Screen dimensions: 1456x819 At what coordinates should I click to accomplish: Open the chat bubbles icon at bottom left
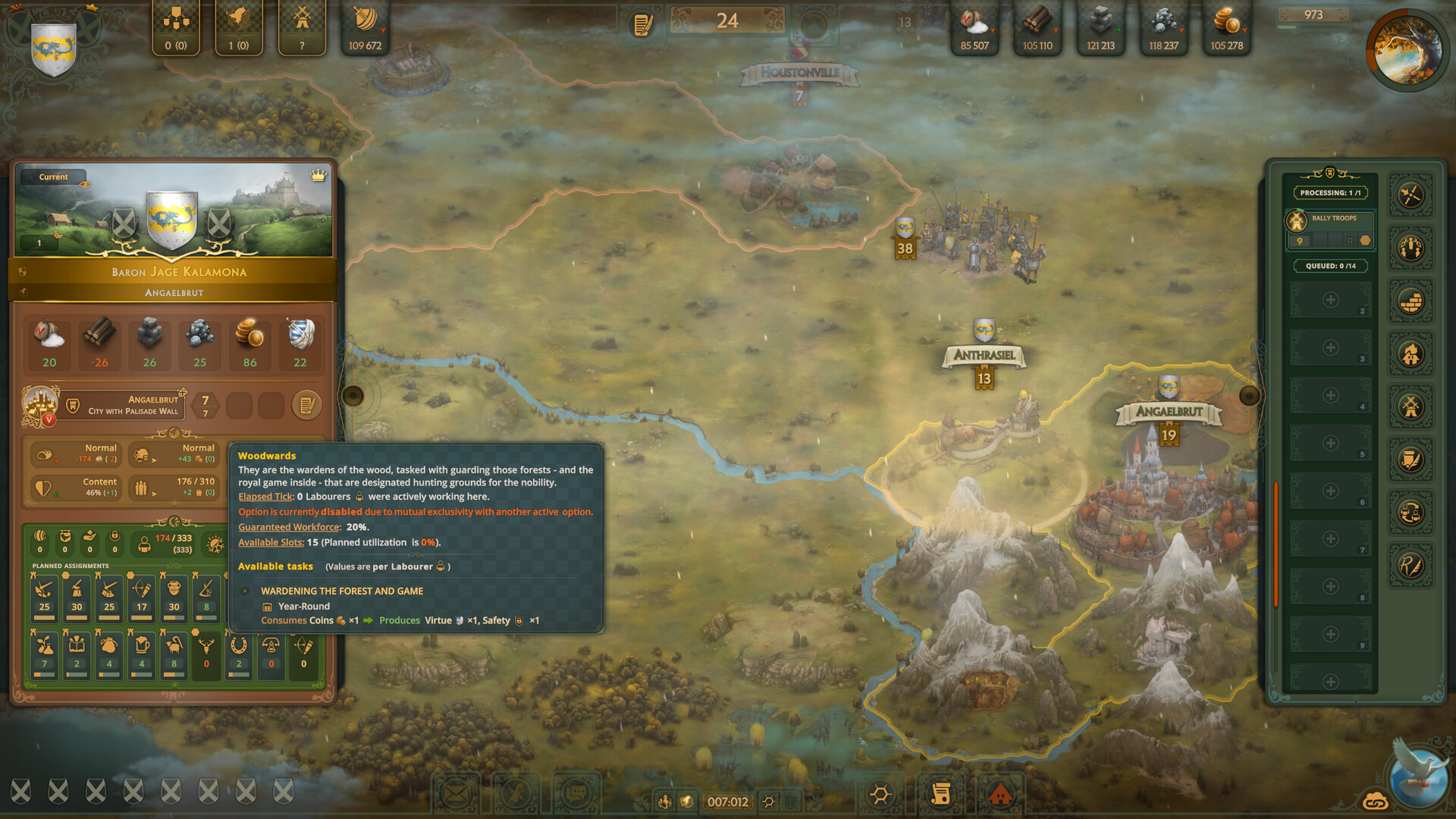(577, 792)
